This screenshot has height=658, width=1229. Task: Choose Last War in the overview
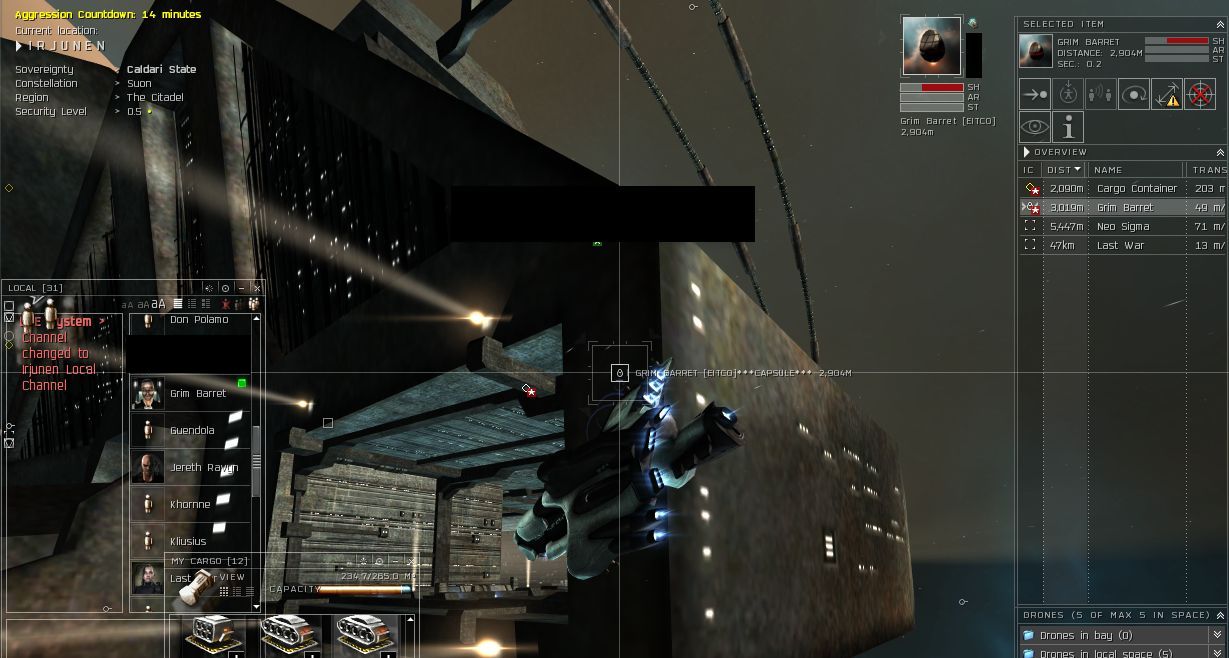tap(1120, 245)
